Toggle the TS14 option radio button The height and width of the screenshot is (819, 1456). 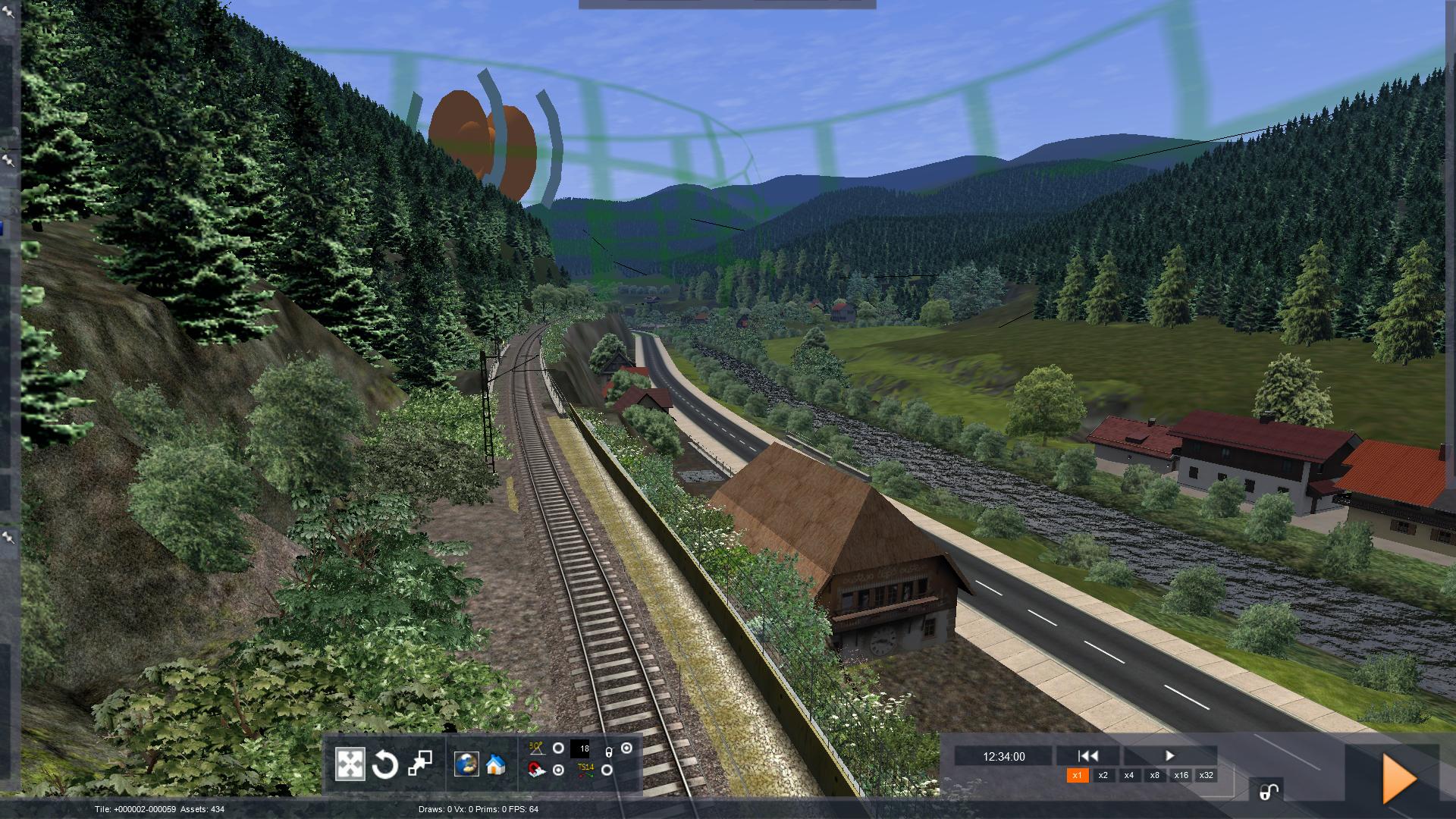coord(607,770)
